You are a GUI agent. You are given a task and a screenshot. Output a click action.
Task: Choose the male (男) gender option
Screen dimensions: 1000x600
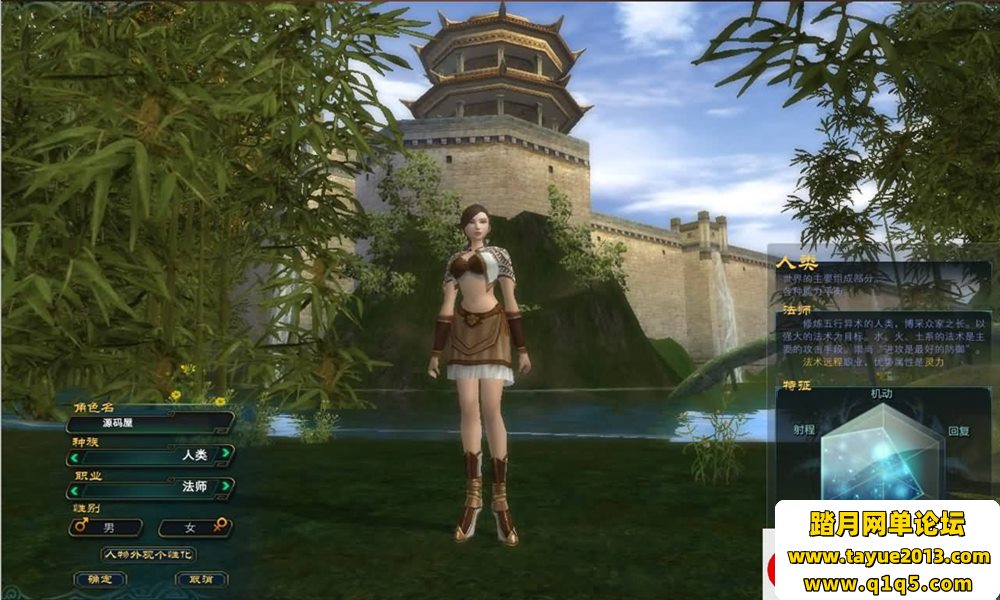tap(106, 527)
